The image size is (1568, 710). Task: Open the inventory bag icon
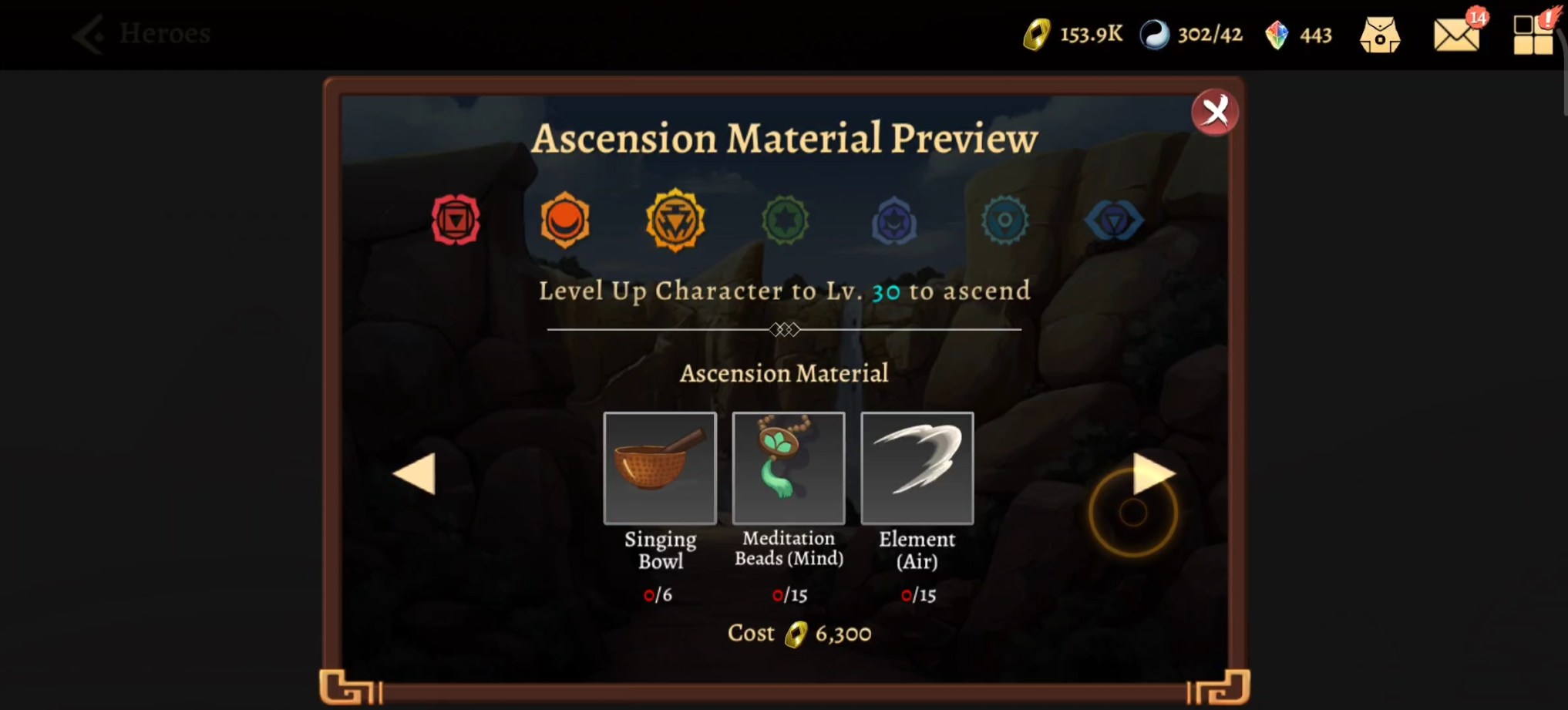pyautogui.click(x=1381, y=34)
